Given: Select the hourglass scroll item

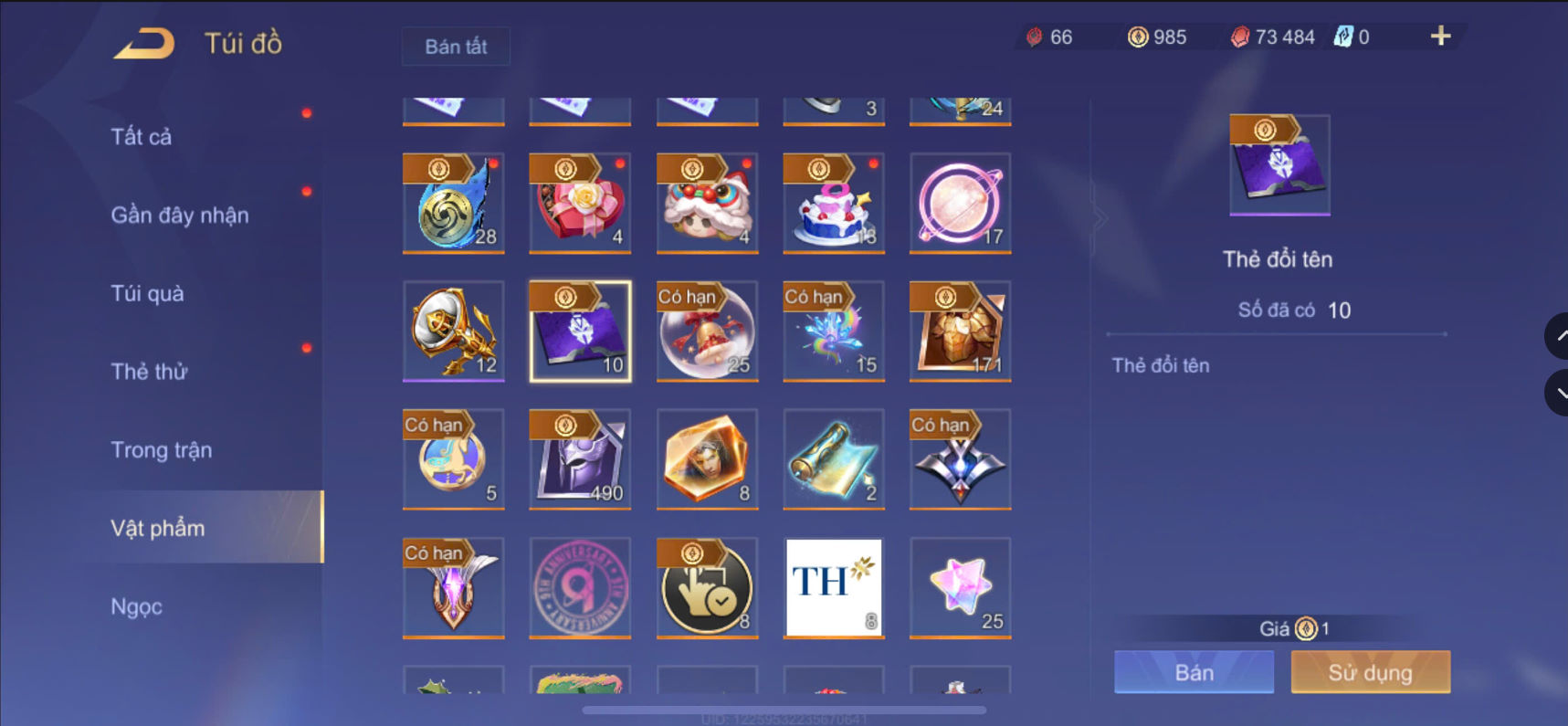Looking at the screenshot, I should pos(832,458).
